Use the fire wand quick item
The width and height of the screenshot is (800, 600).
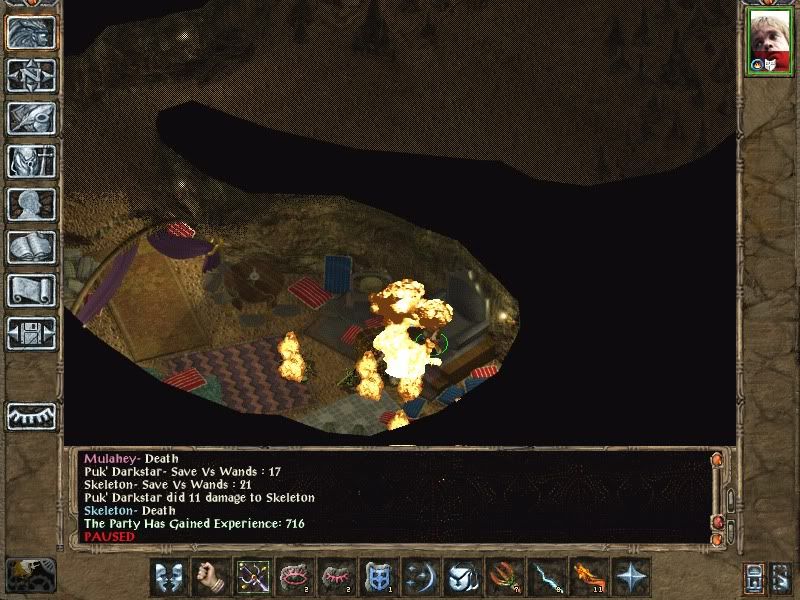587,577
